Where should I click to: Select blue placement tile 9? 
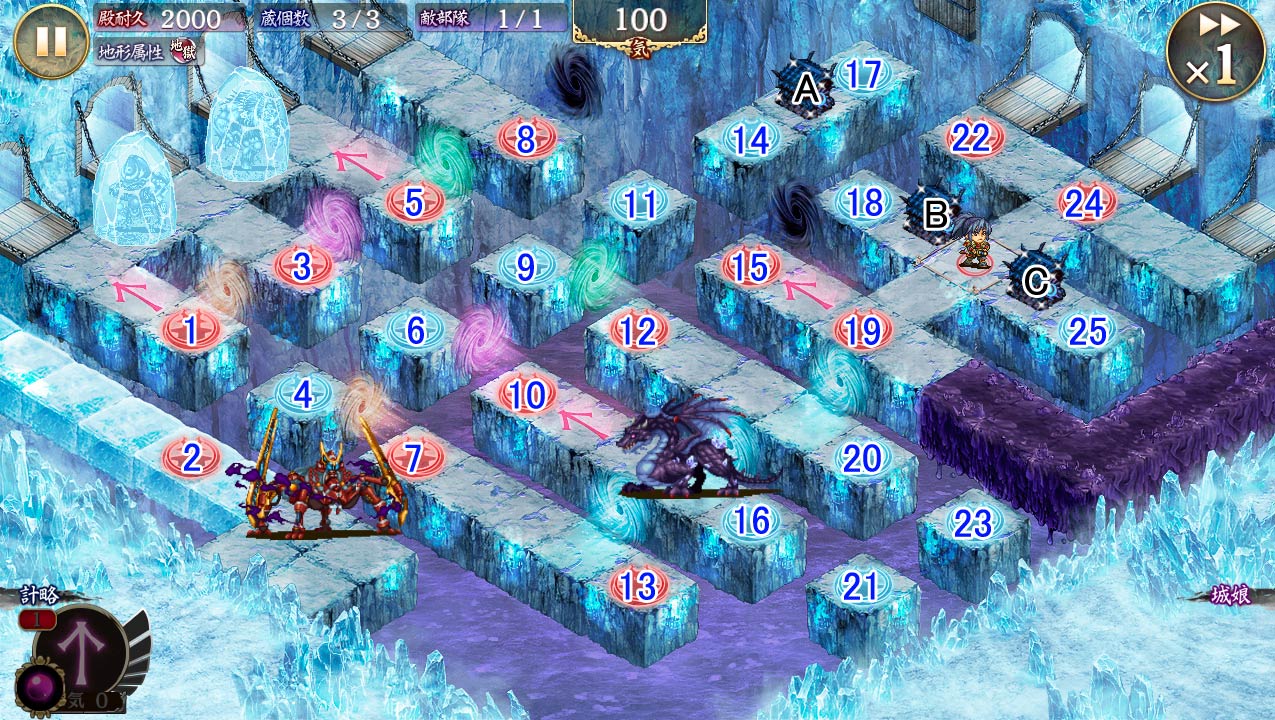[x=525, y=266]
